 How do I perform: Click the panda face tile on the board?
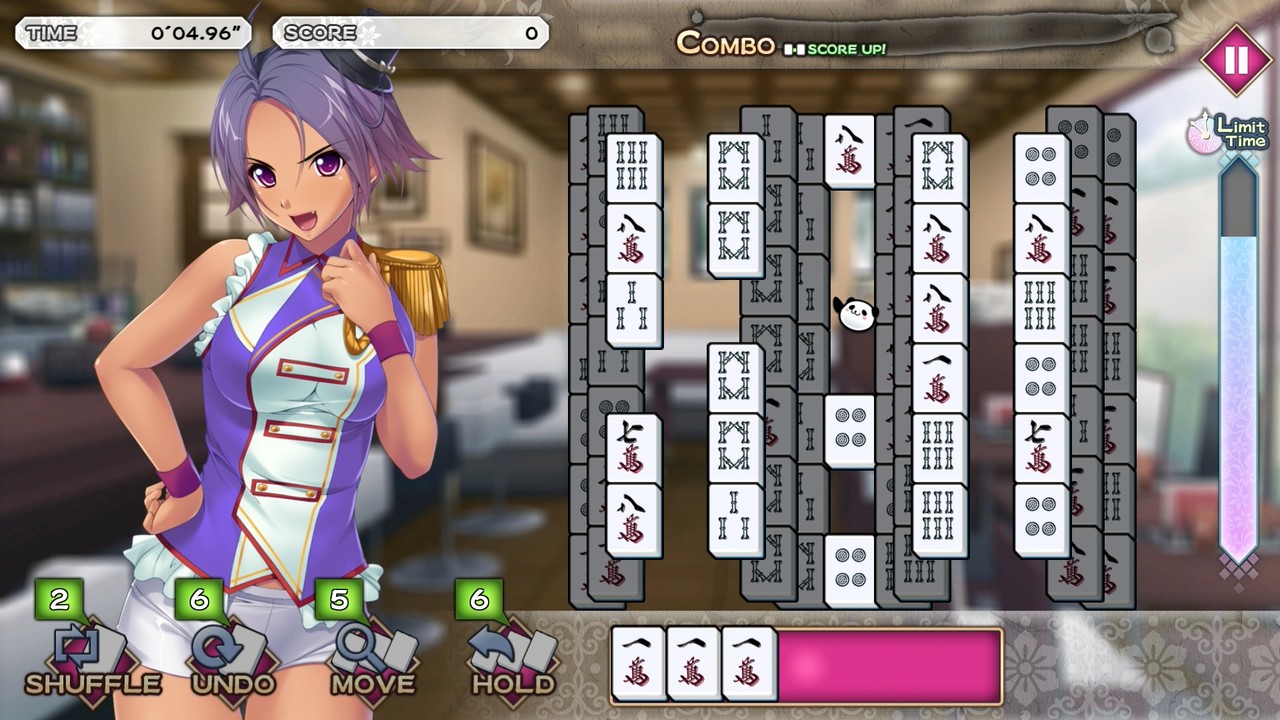tap(855, 312)
